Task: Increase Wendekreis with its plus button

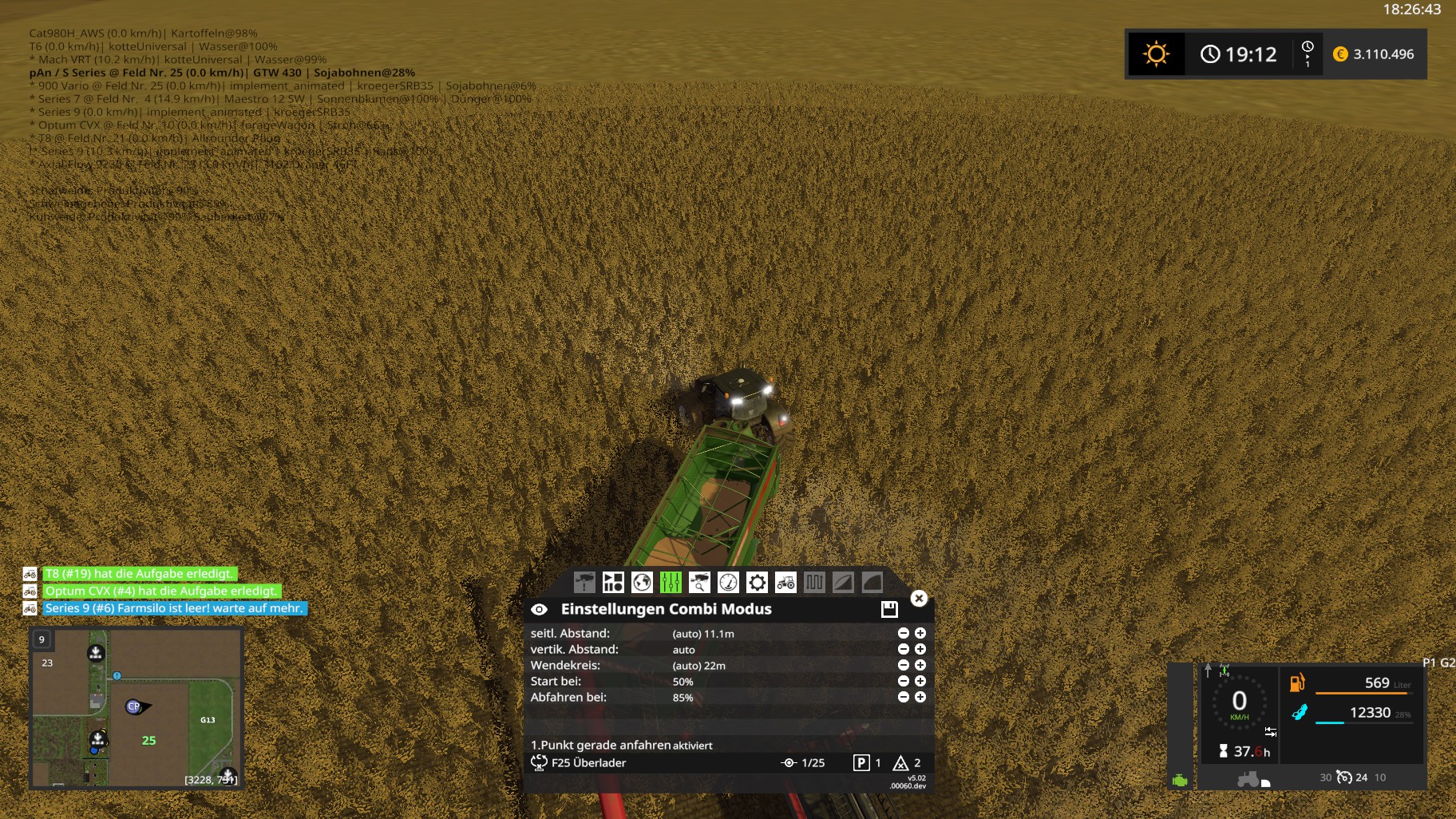Action: (x=920, y=665)
